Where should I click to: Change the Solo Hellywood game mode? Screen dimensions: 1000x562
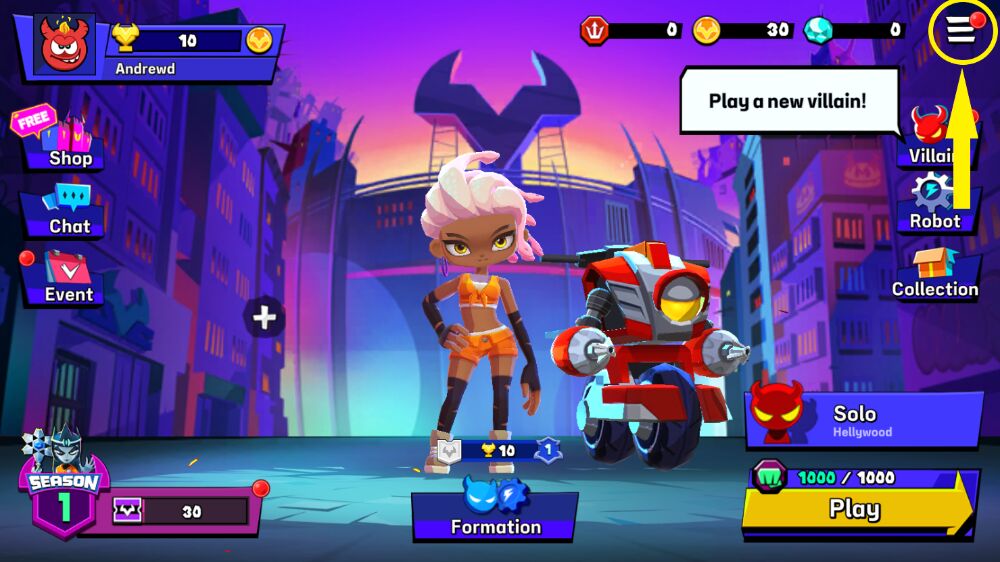tap(863, 419)
